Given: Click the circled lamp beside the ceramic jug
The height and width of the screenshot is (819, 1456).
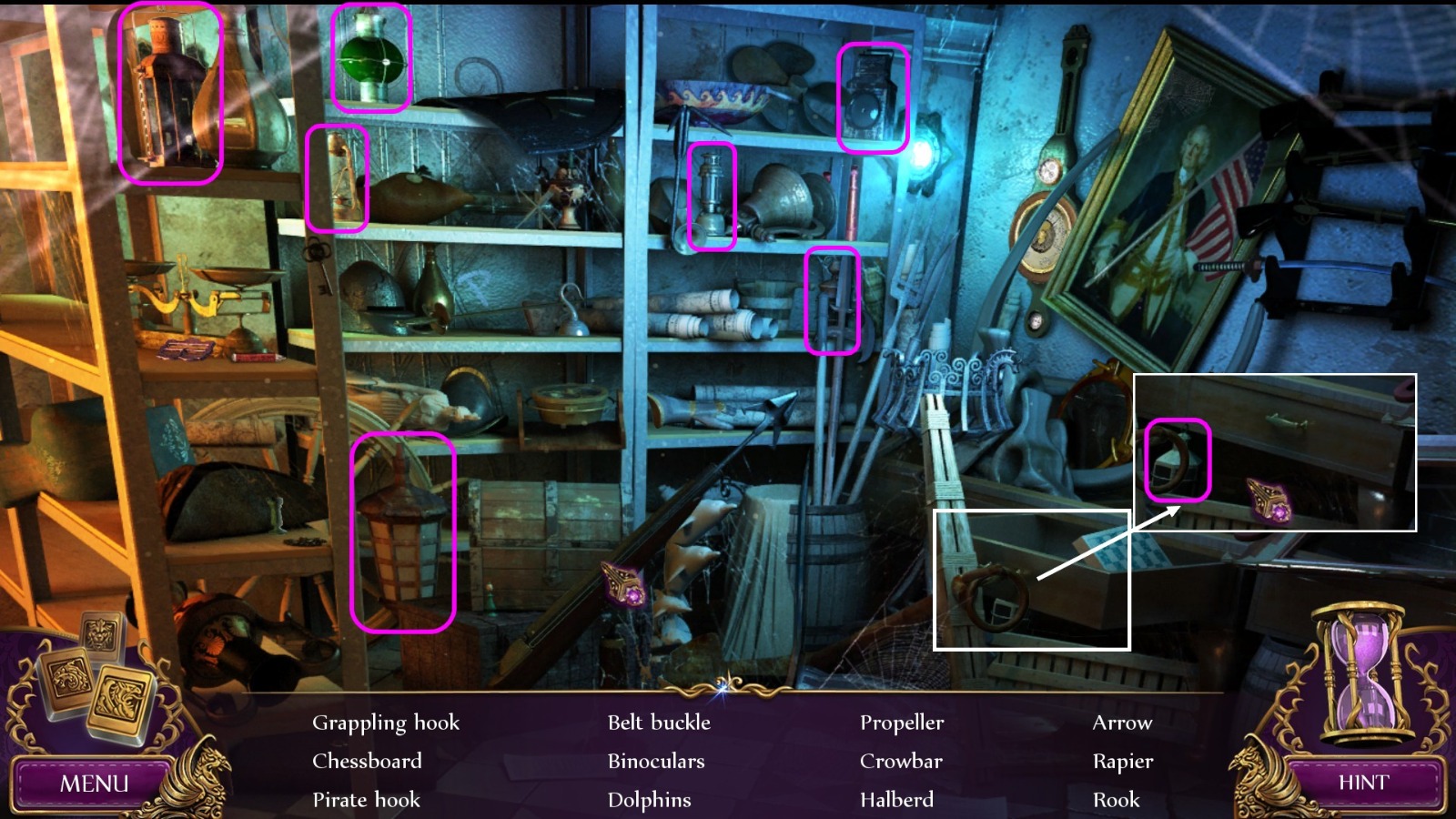Looking at the screenshot, I should [713, 198].
